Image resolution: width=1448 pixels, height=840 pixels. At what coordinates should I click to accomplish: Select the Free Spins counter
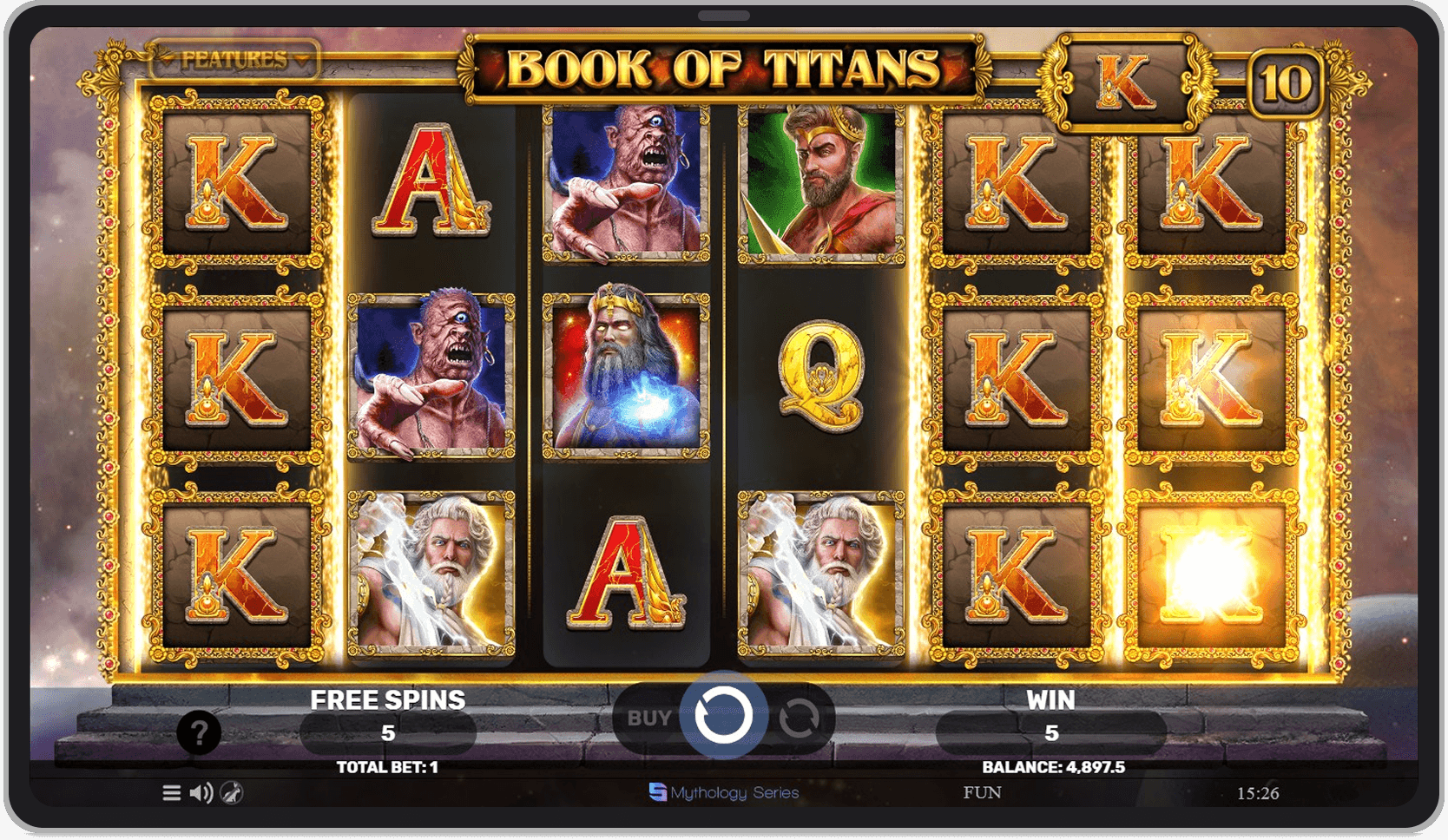tap(386, 732)
